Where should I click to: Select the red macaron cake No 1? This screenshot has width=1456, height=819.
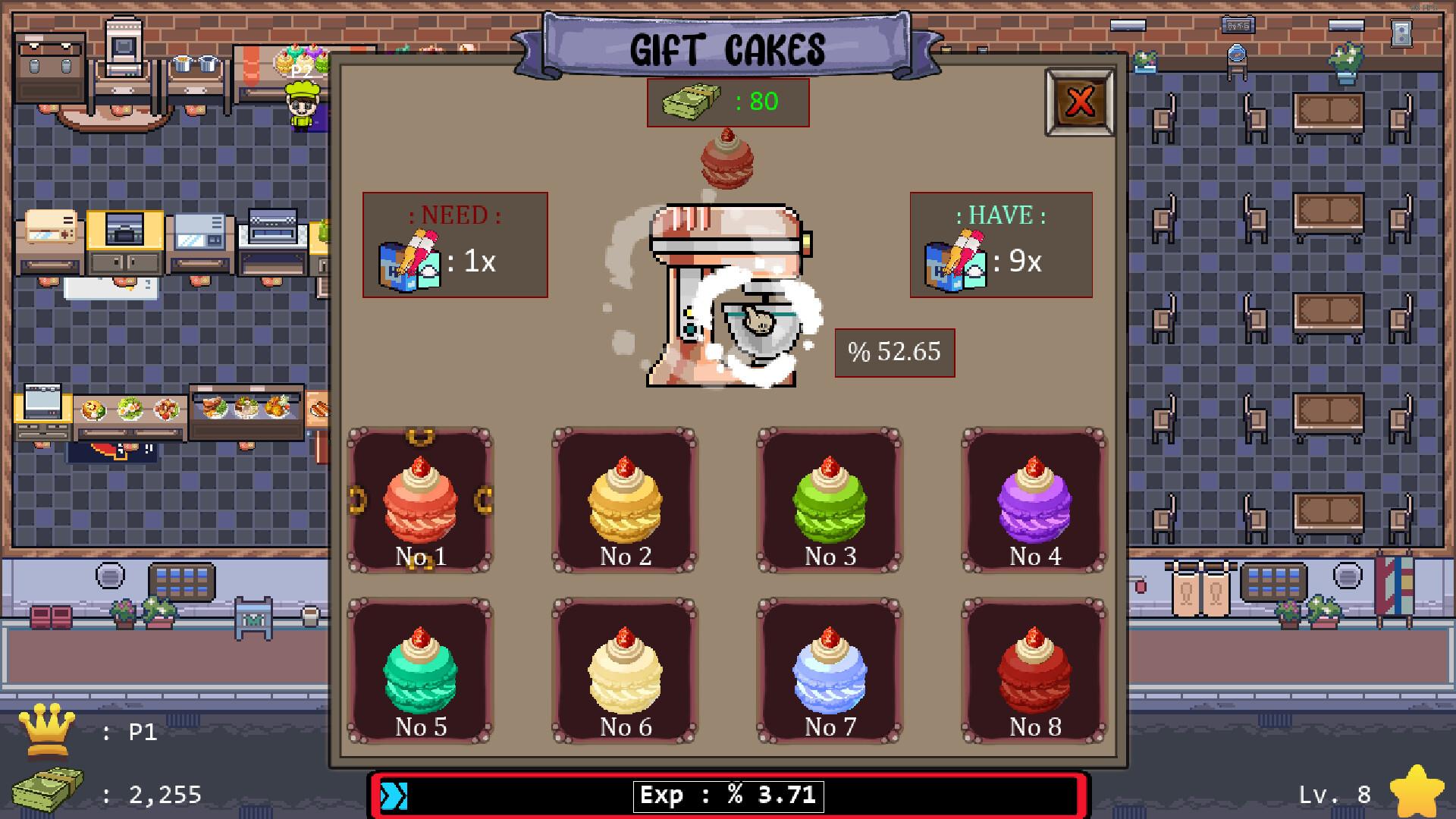coord(422,500)
